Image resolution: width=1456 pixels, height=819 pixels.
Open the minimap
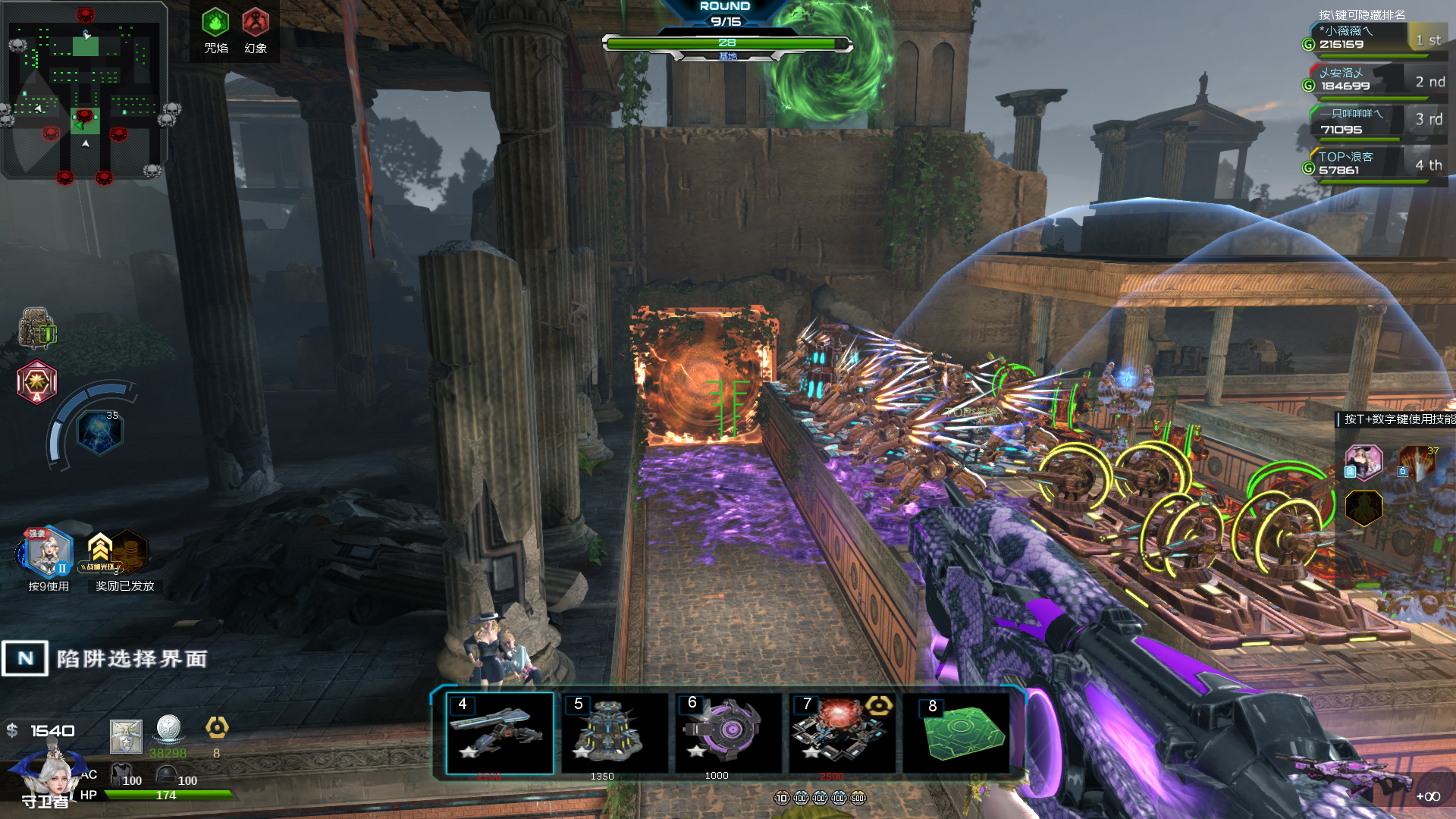(x=85, y=89)
